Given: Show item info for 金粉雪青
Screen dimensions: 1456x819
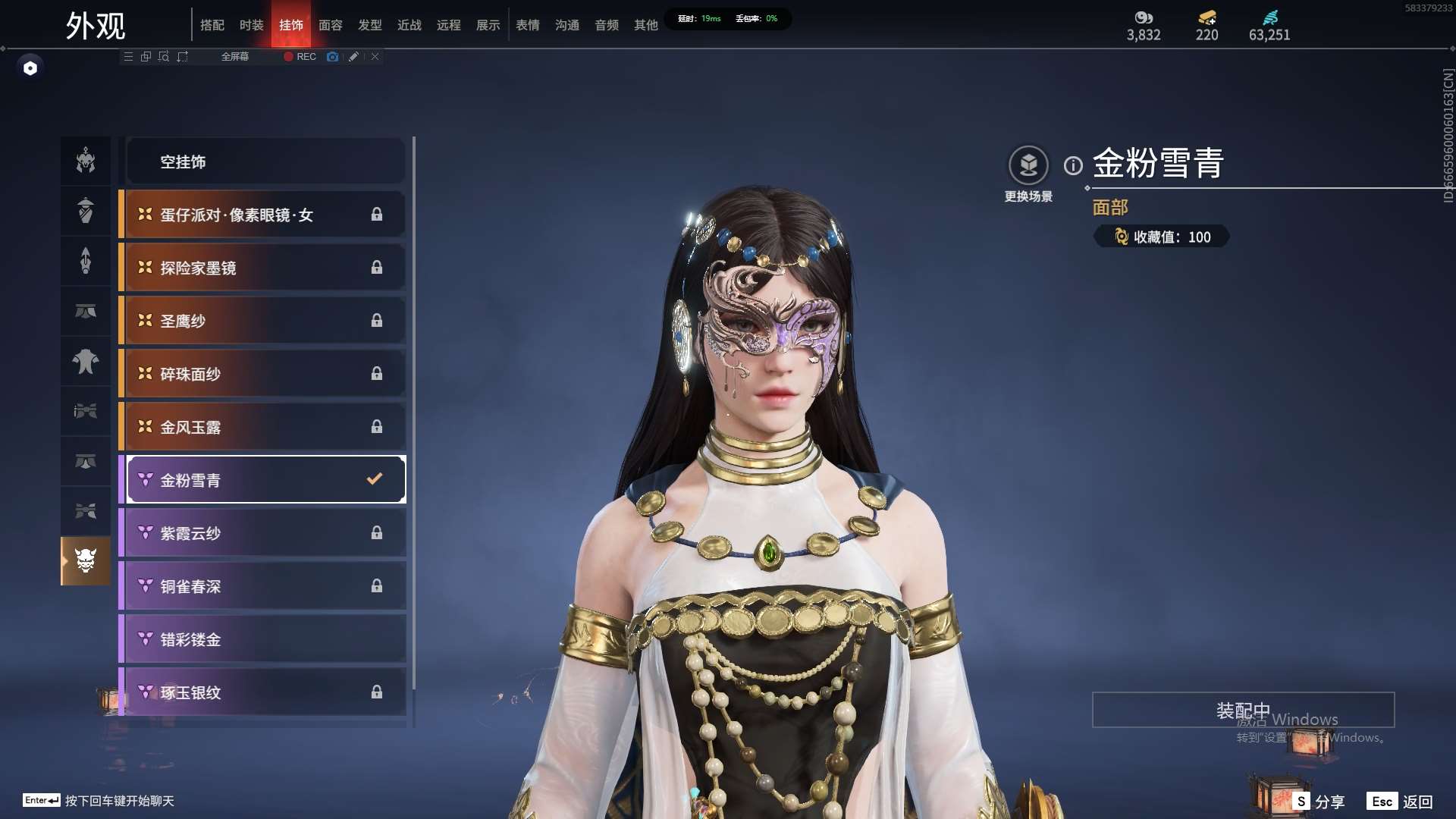Looking at the screenshot, I should tap(1073, 165).
